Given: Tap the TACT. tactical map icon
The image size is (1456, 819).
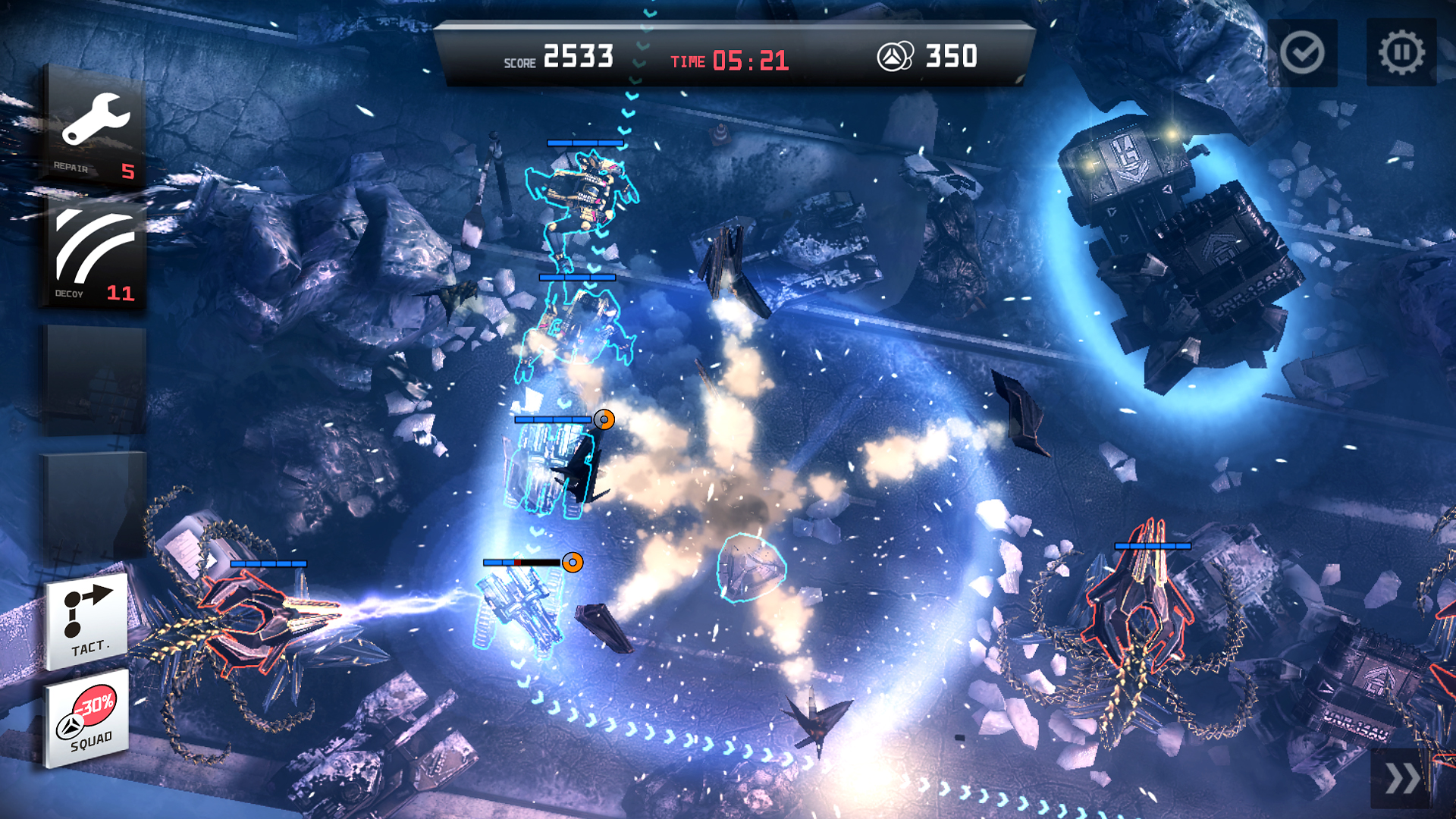Looking at the screenshot, I should pos(87,622).
